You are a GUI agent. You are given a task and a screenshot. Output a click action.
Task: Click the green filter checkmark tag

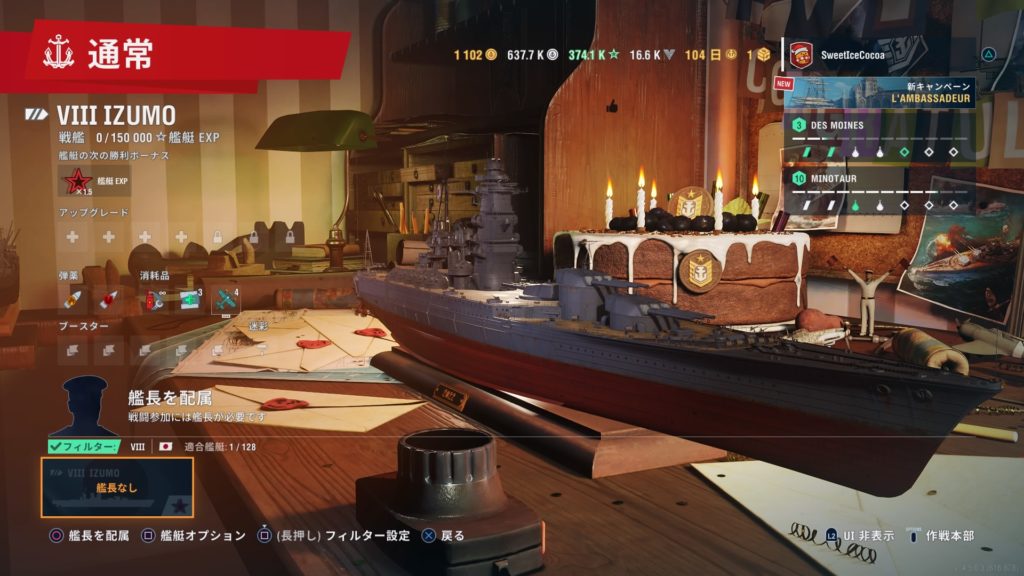(84, 446)
